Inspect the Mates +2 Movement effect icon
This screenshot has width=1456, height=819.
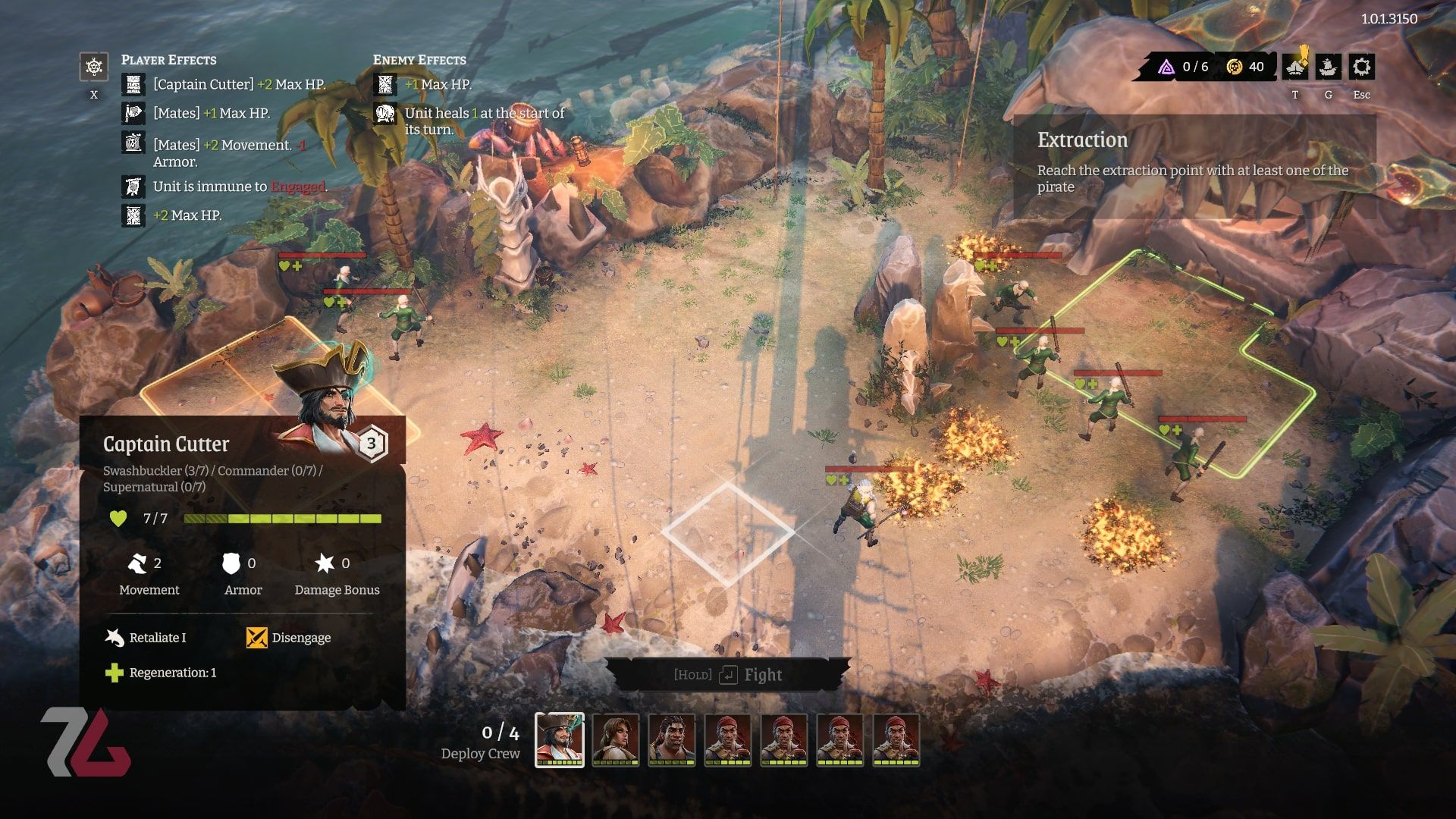pyautogui.click(x=133, y=143)
